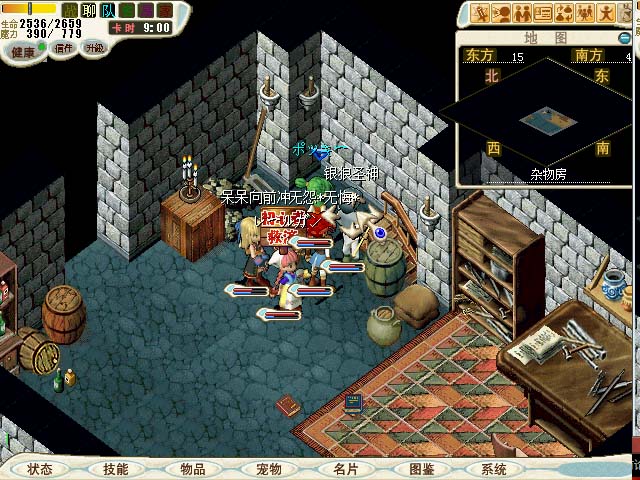The width and height of the screenshot is (640, 480).
Task: Click the business card icon in top toolbar
Action: pos(544,13)
